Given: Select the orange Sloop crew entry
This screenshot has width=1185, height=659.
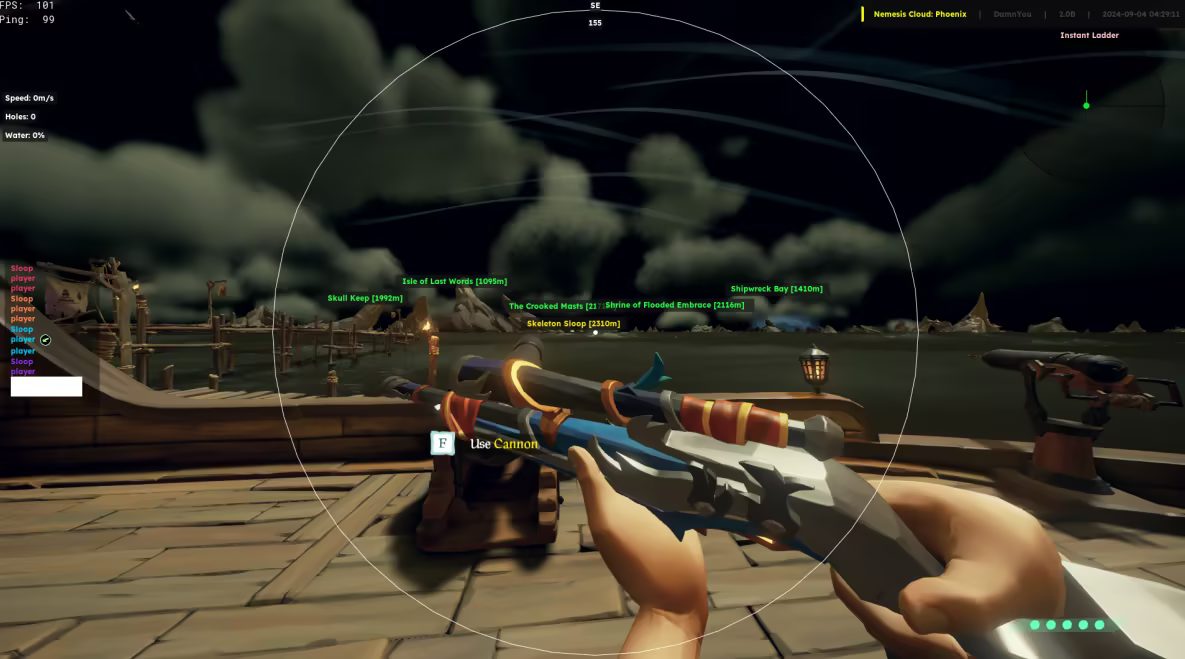Looking at the screenshot, I should coord(22,299).
